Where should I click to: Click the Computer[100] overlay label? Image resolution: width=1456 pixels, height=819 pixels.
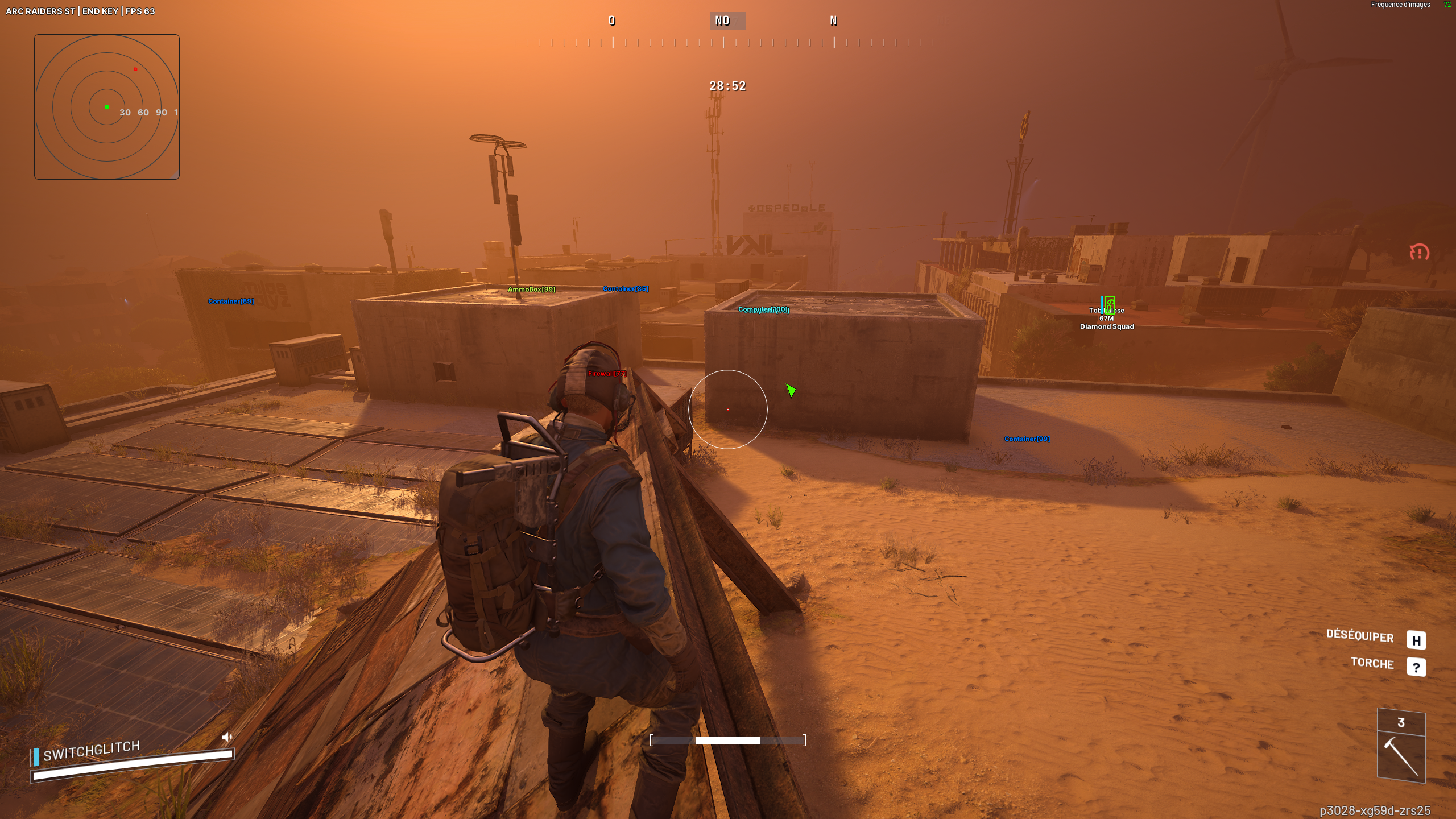pos(763,309)
